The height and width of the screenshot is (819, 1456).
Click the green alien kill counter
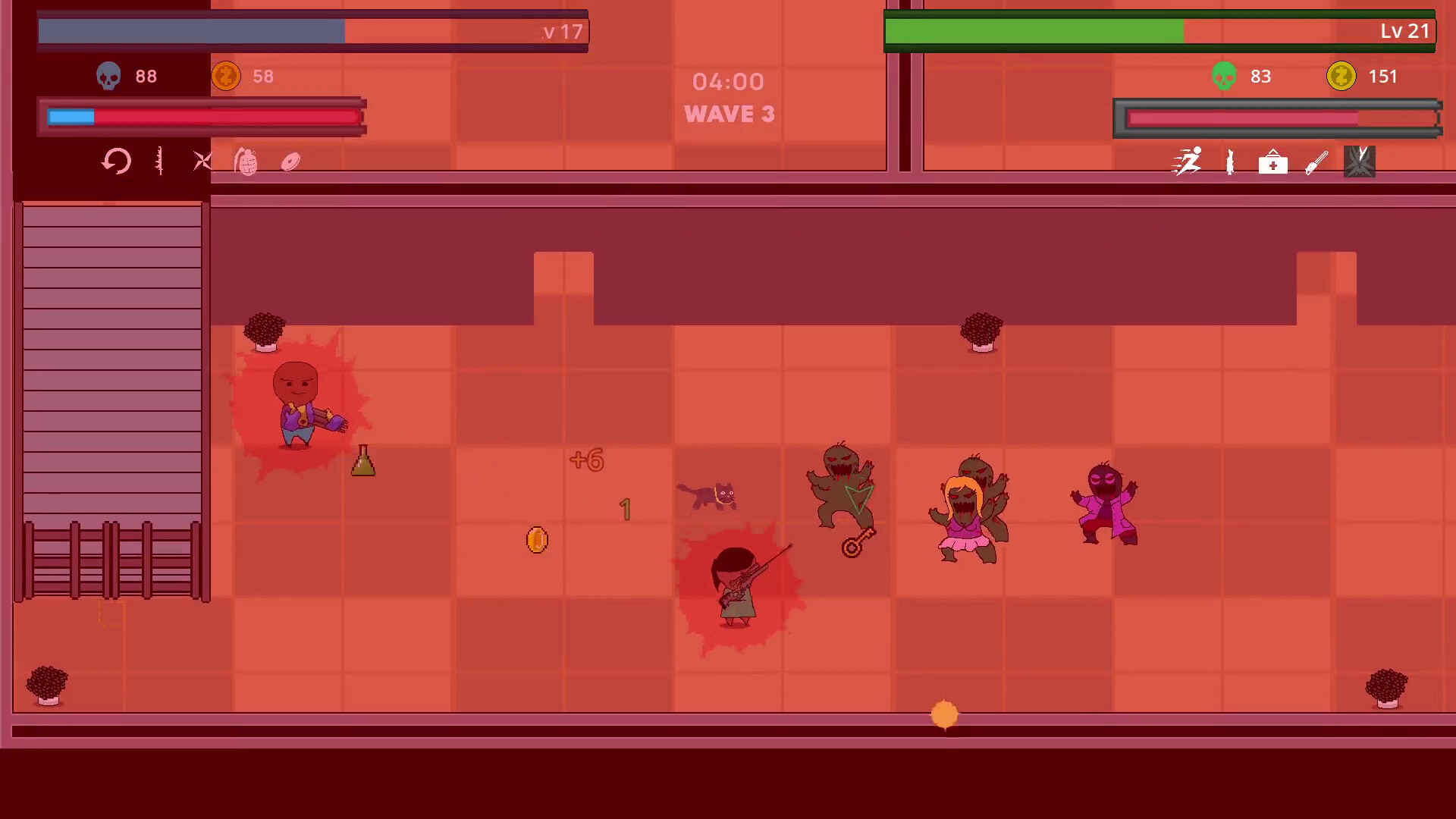point(1223,76)
